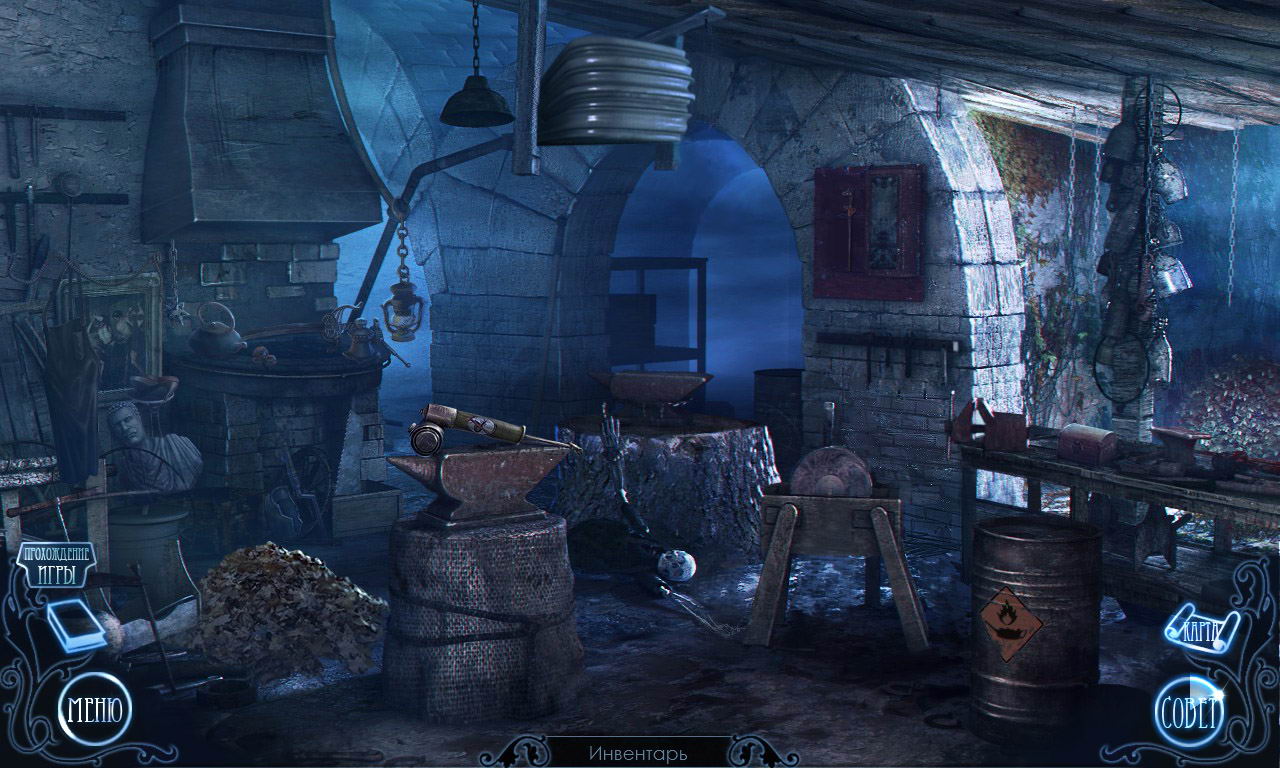Open the Карта map scroll

coord(1203,630)
